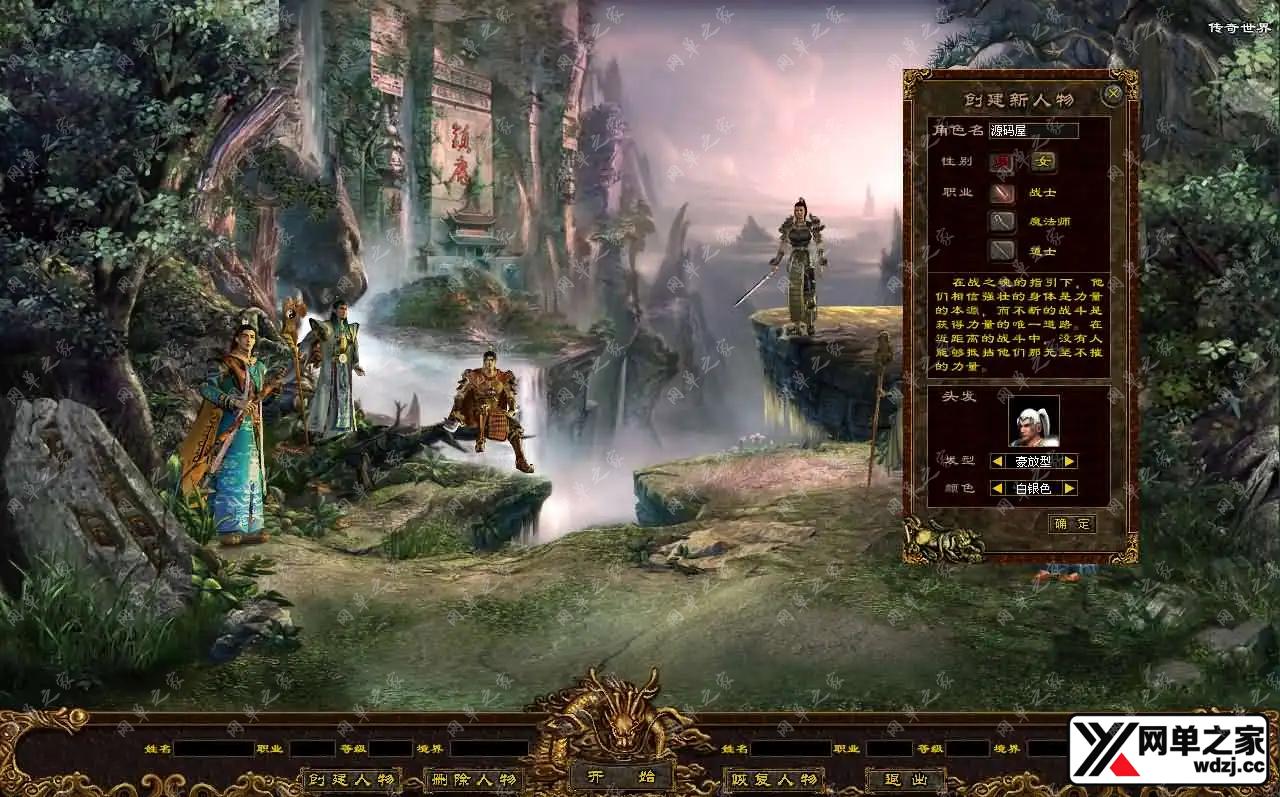Choose the 道士 taoist class icon
Viewport: 1280px width, 797px height.
point(1002,250)
